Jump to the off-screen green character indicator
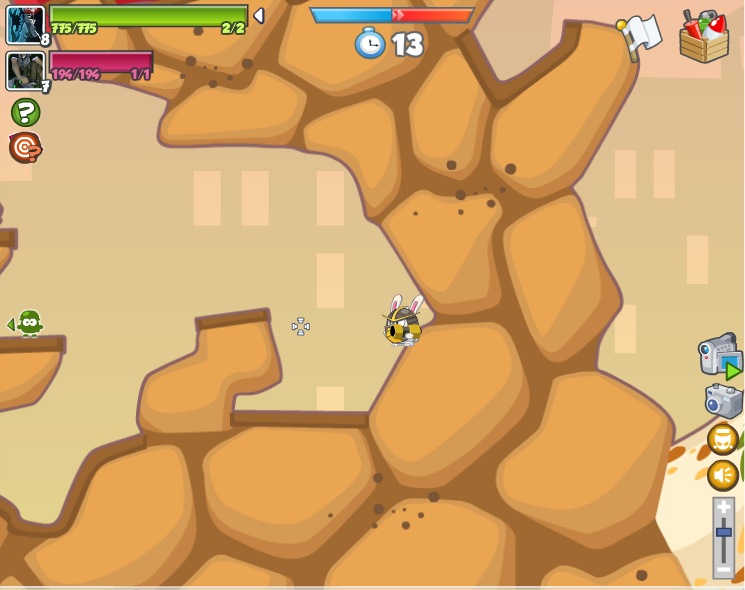Image resolution: width=745 pixels, height=590 pixels. 28,323
